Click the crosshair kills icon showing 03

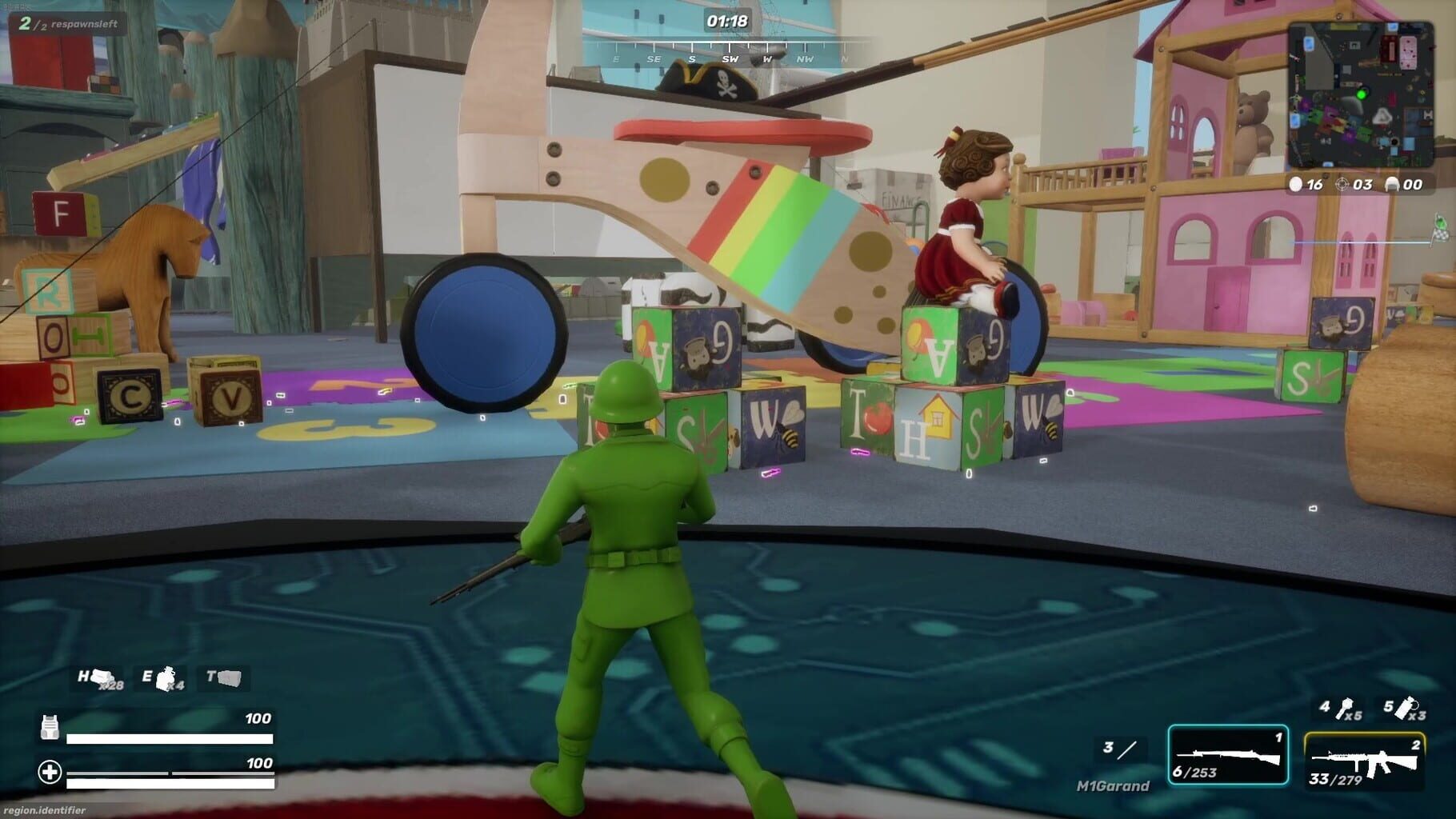(x=1344, y=185)
